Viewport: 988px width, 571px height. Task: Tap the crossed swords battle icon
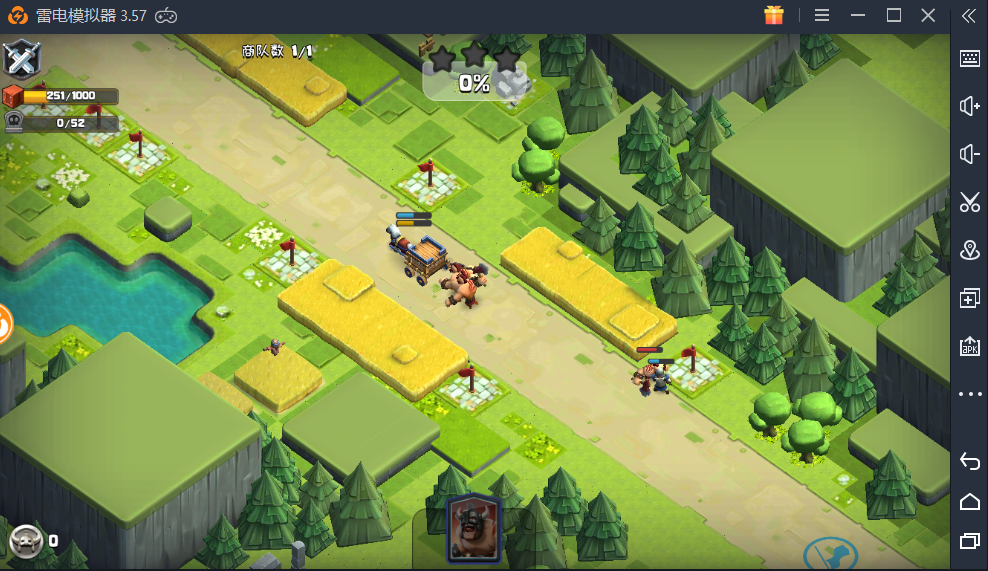click(x=21, y=58)
